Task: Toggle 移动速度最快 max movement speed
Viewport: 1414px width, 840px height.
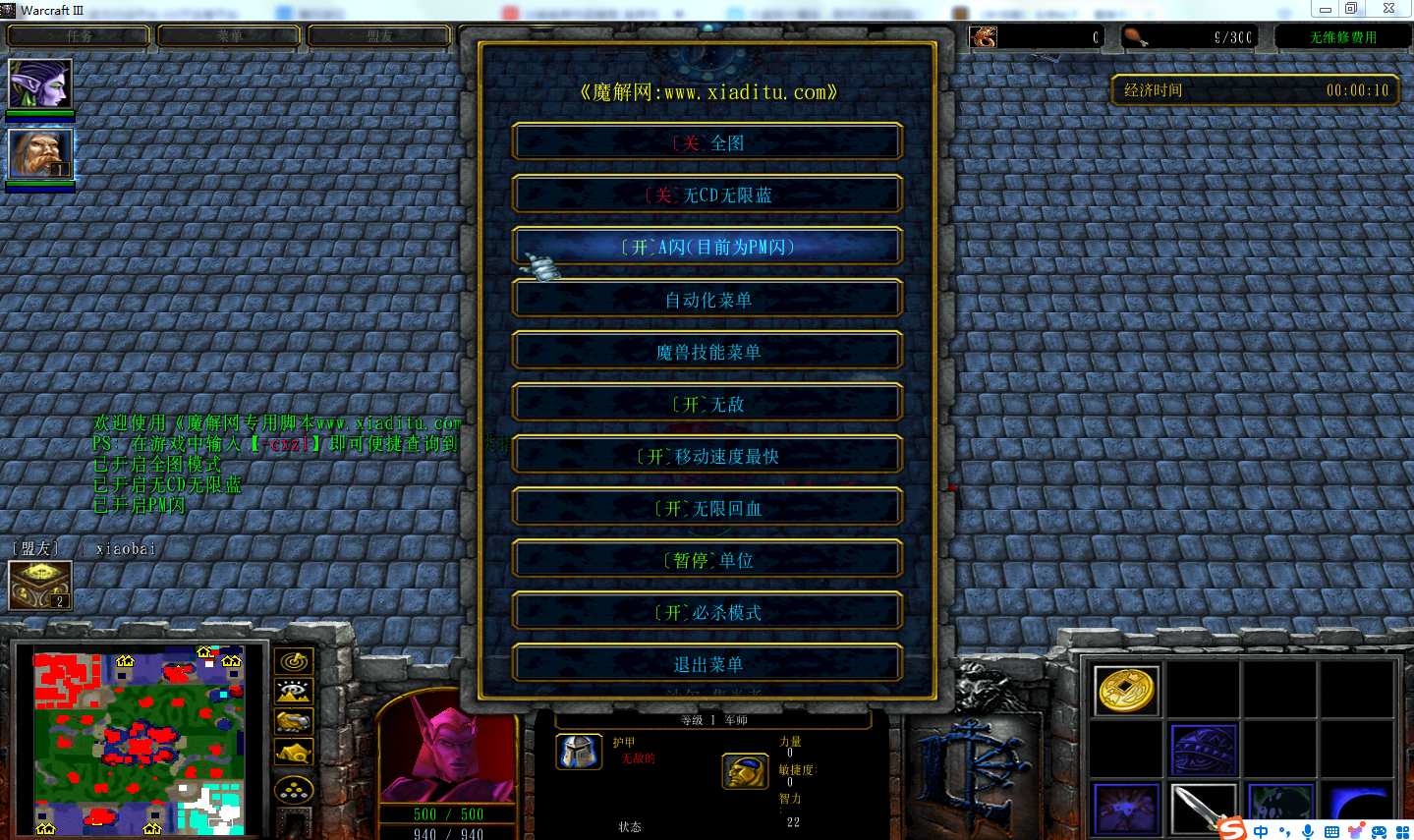Action: 707,455
